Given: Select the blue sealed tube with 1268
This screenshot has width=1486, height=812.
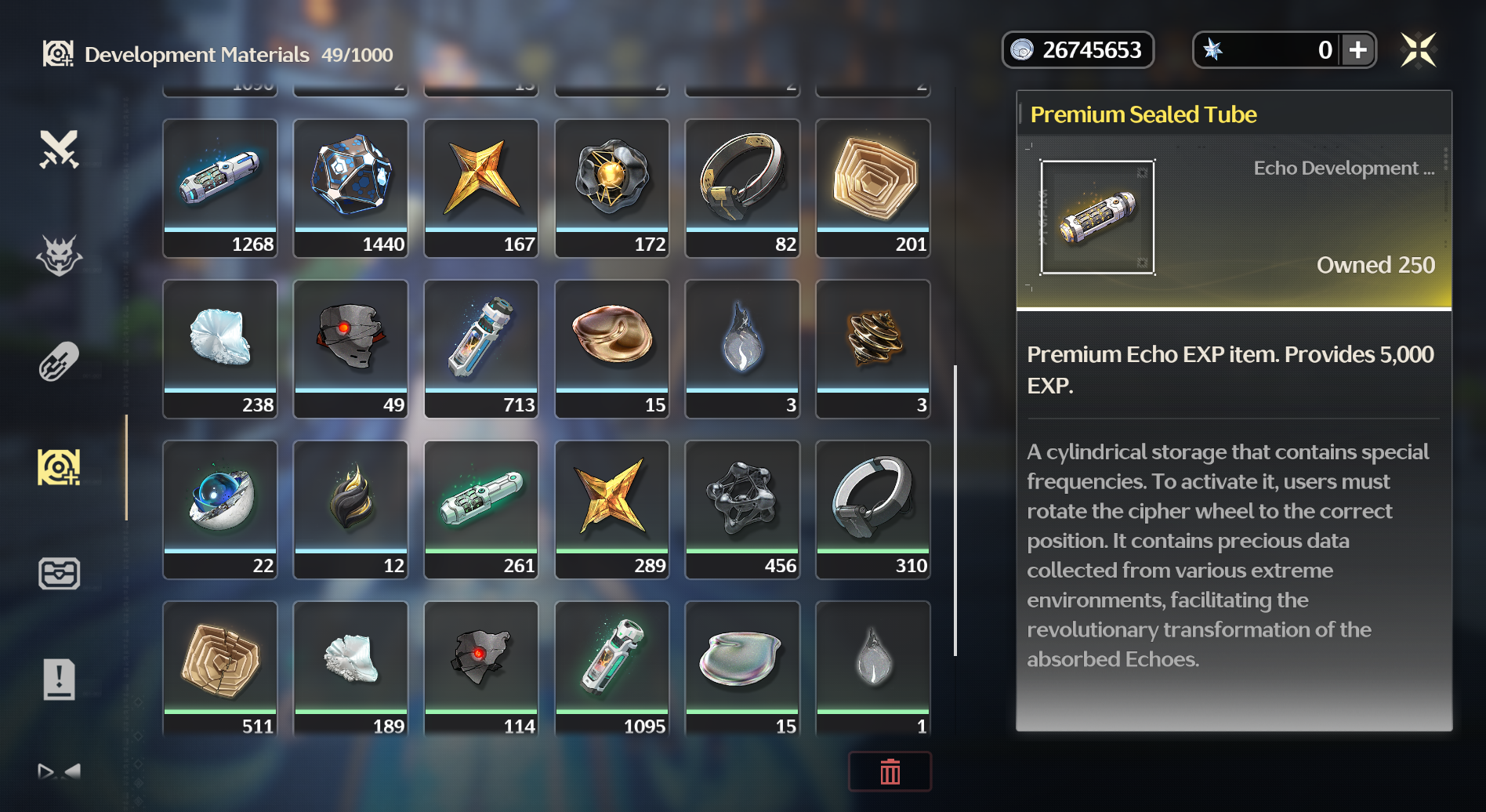Looking at the screenshot, I should point(220,188).
